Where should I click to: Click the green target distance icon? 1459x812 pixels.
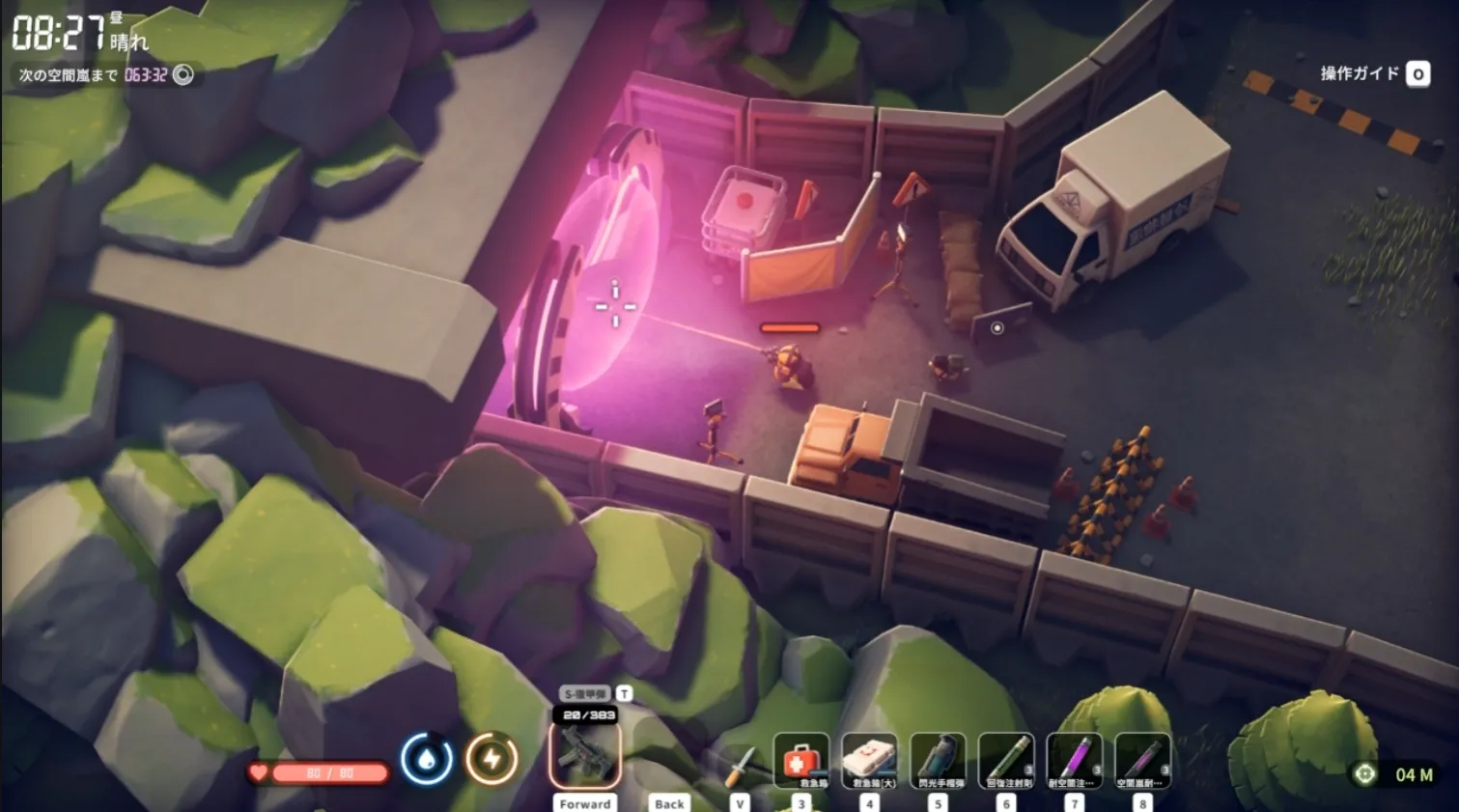1365,774
